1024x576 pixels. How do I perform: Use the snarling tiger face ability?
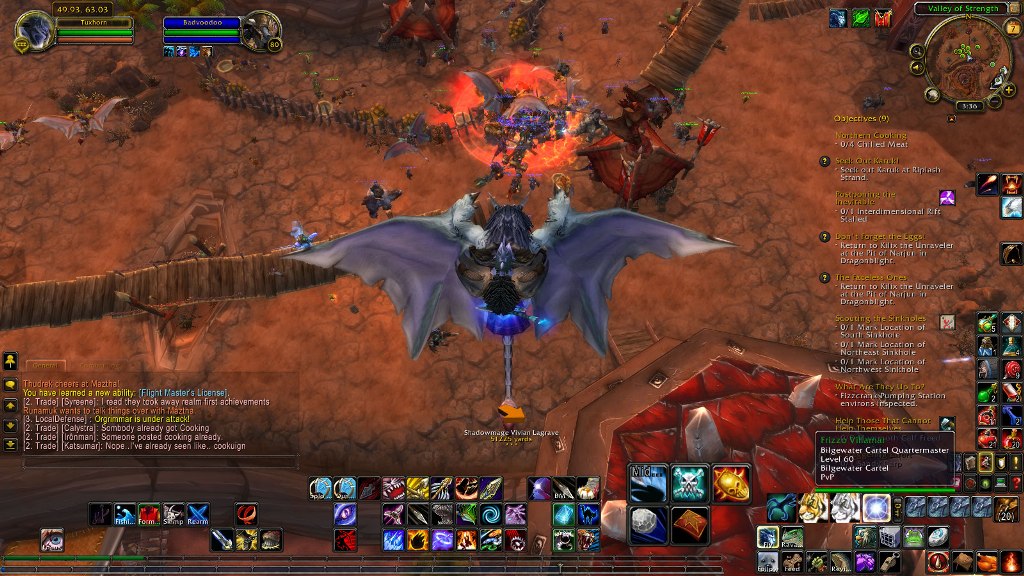click(814, 508)
